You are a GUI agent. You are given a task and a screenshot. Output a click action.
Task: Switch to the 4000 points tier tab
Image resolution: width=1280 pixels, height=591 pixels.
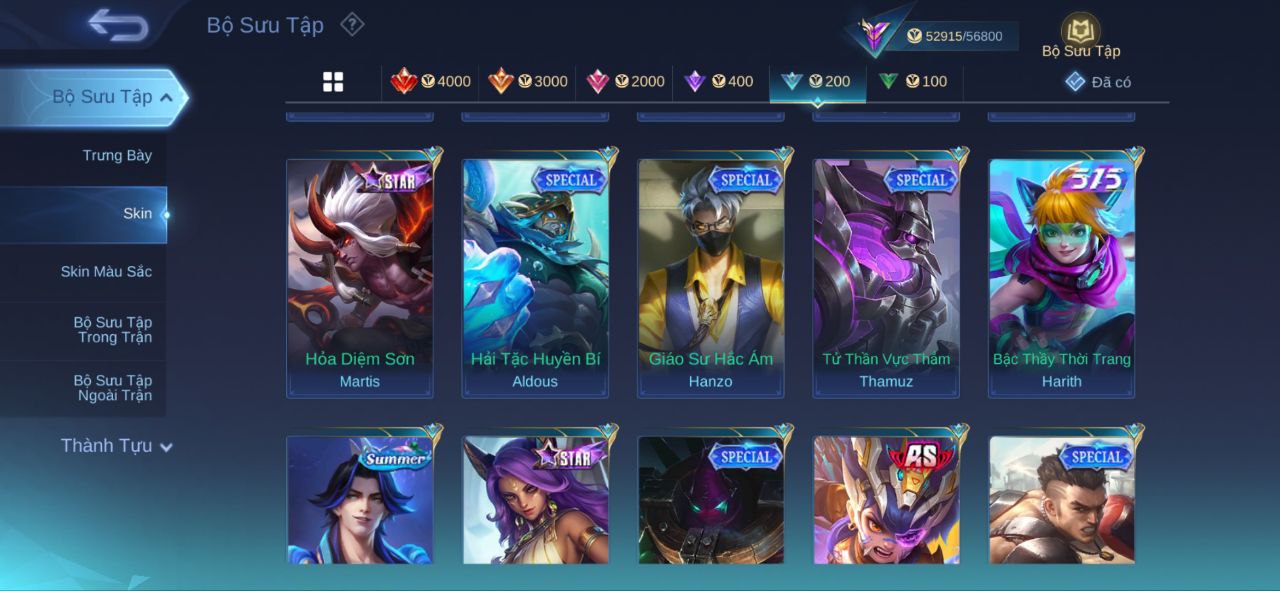431,82
